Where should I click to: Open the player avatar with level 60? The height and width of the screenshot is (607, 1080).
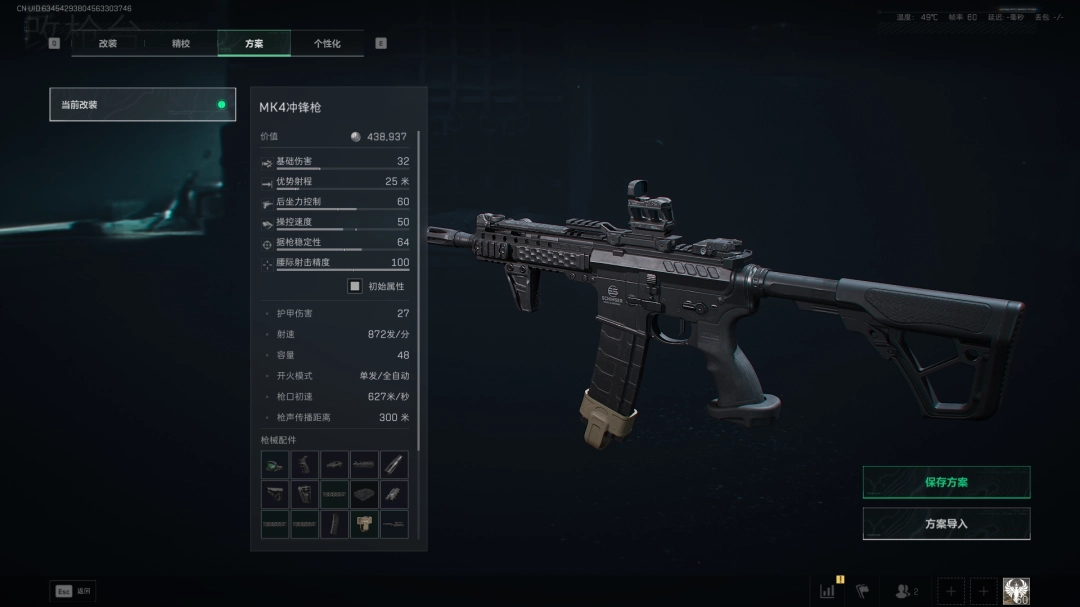(1016, 591)
